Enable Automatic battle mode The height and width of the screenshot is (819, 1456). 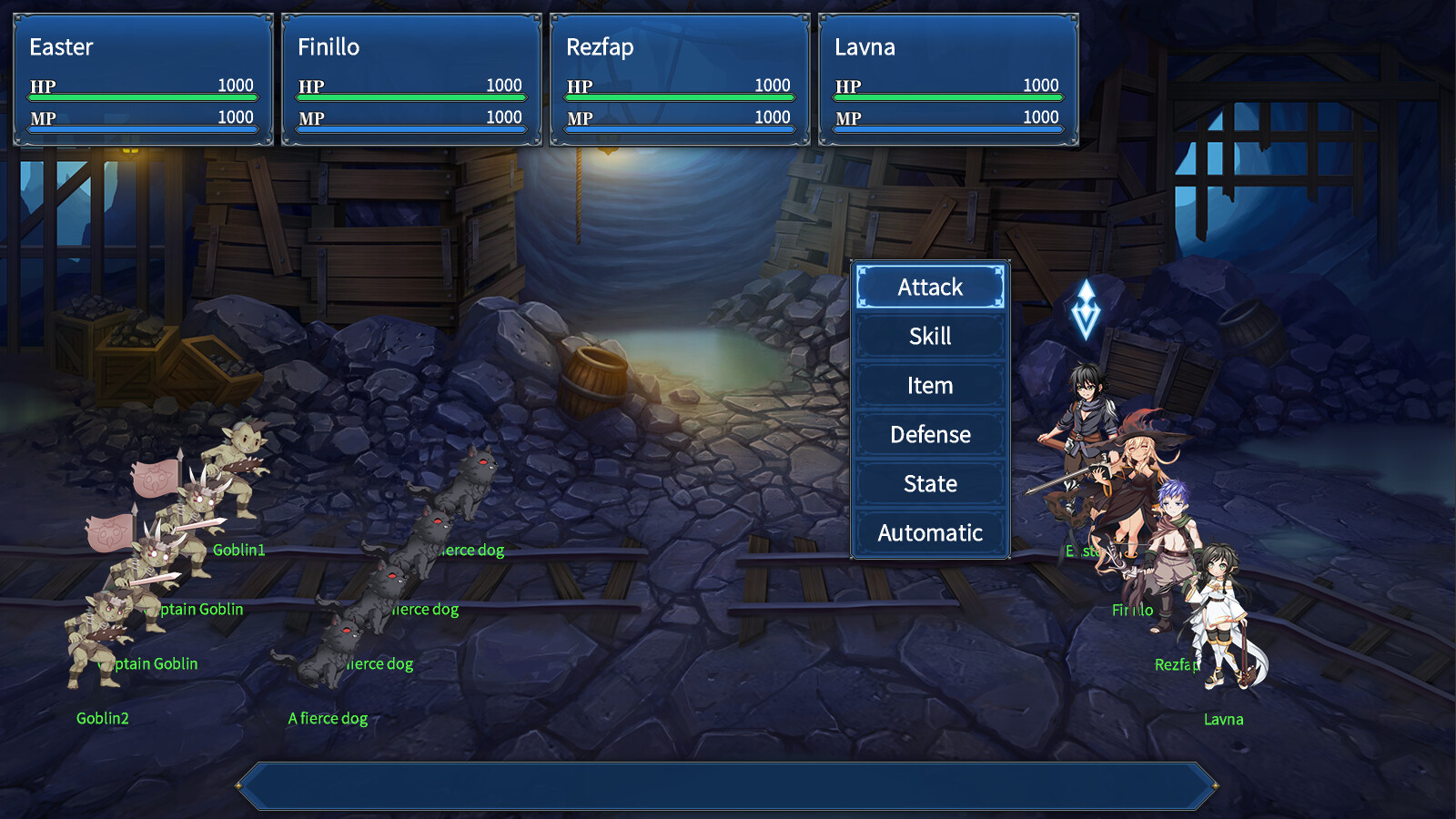tap(929, 532)
